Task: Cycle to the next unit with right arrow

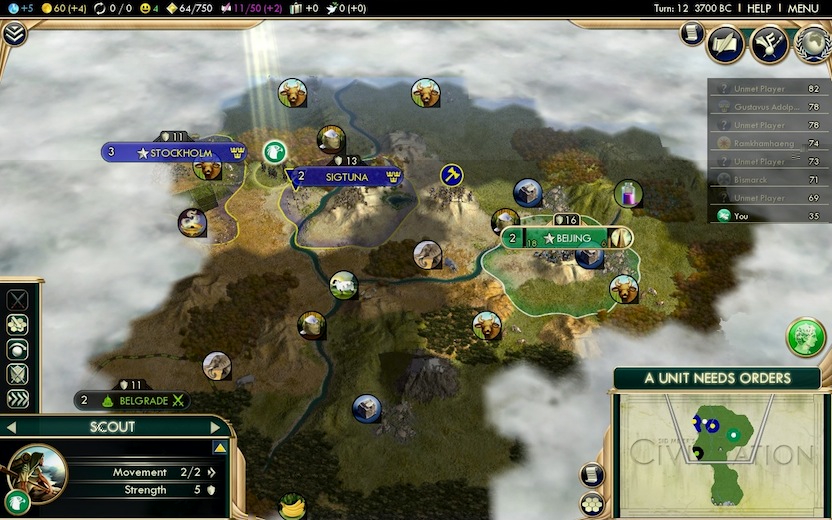Action: 214,427
